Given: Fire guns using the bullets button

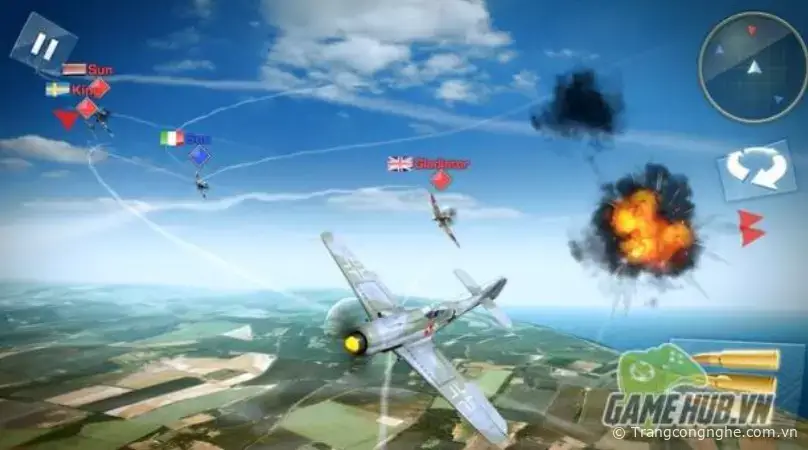Looking at the screenshot, I should pyautogui.click(x=738, y=372).
